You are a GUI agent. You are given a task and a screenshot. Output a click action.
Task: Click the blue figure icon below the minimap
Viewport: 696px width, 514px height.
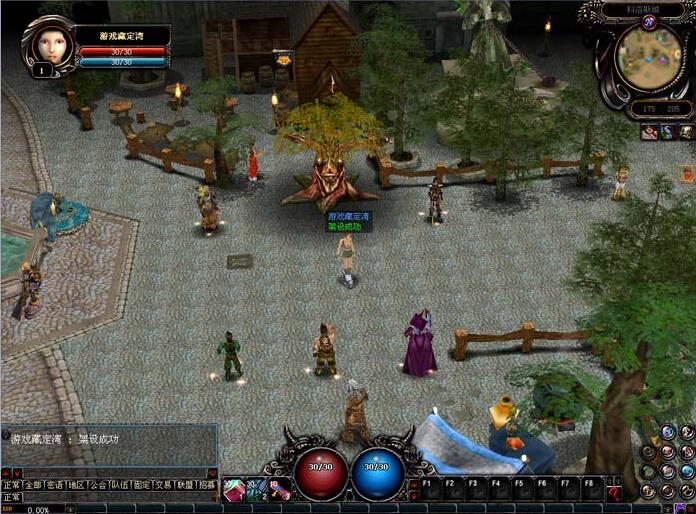click(667, 132)
